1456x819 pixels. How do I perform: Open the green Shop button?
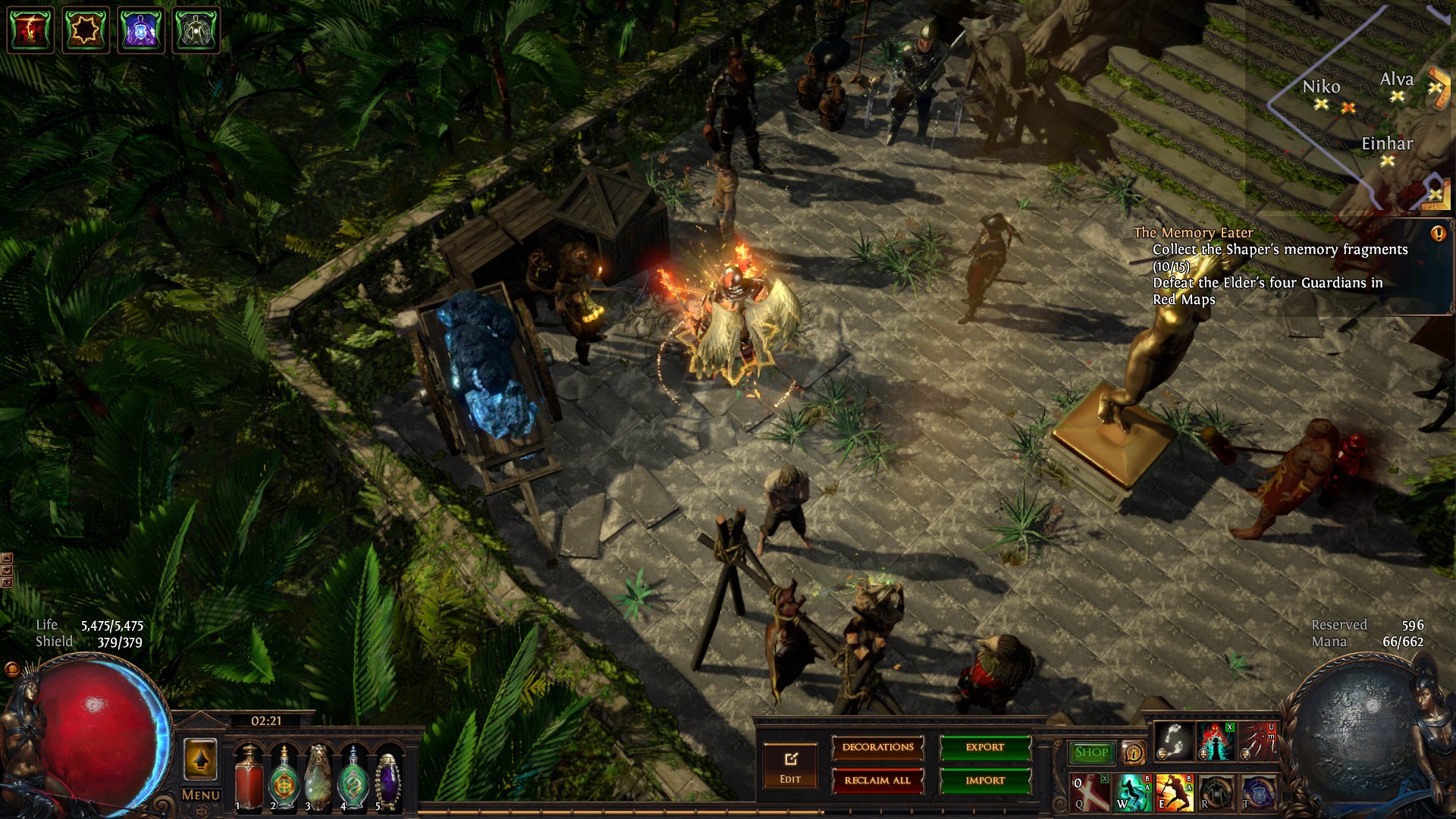(1091, 752)
